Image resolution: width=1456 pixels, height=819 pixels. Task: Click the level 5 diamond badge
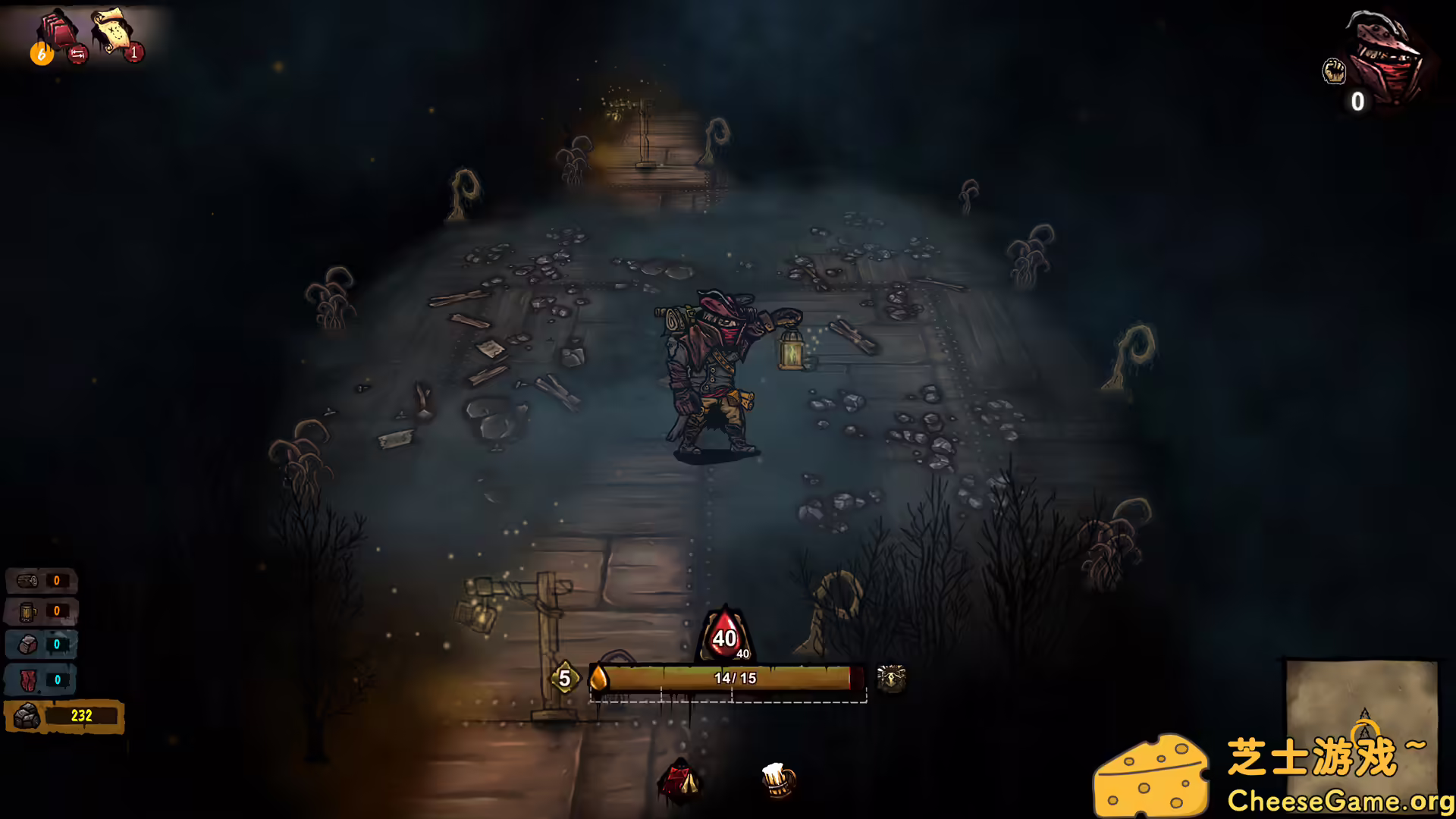coord(565,679)
